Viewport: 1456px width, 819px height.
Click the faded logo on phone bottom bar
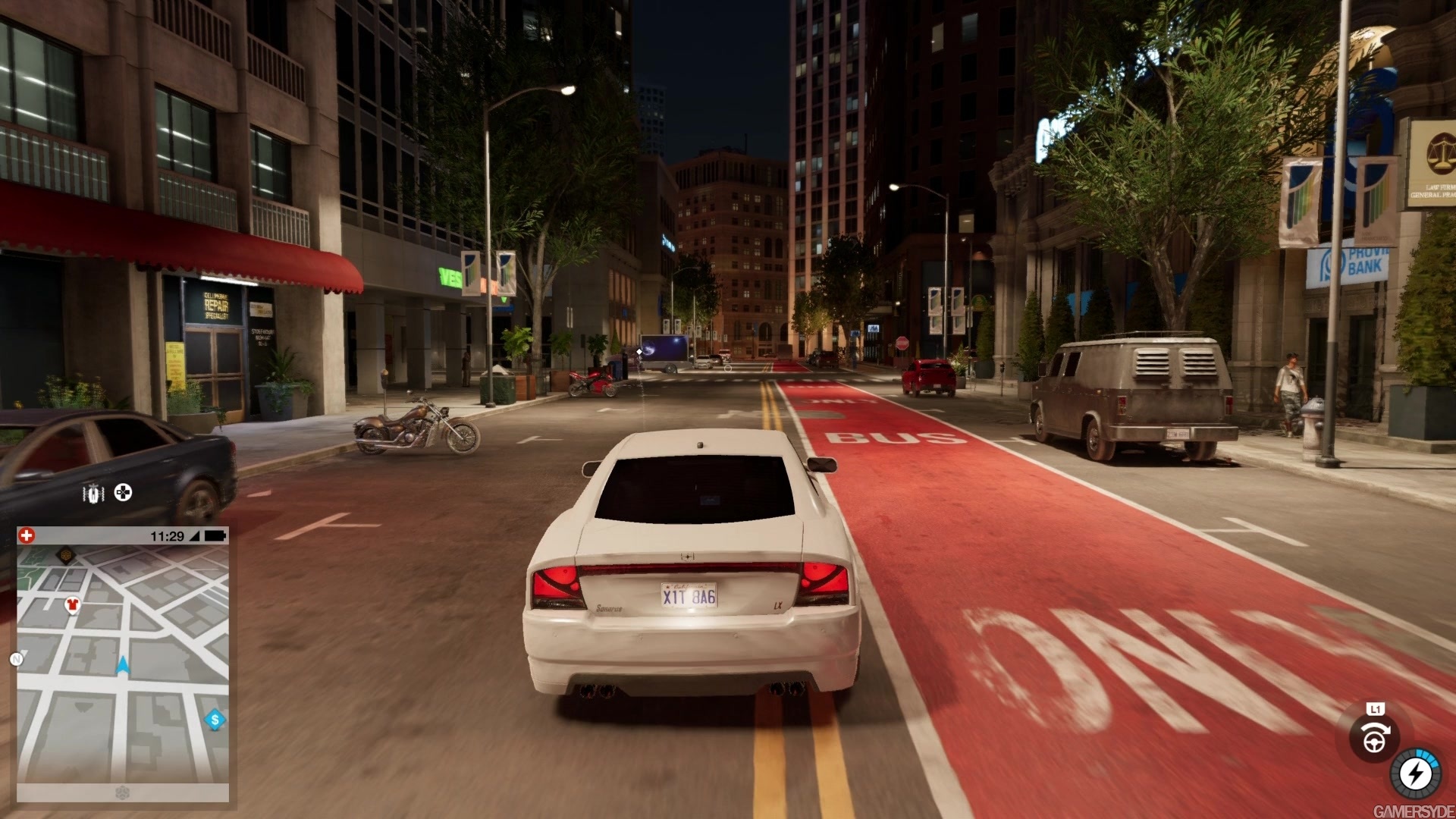(x=123, y=793)
